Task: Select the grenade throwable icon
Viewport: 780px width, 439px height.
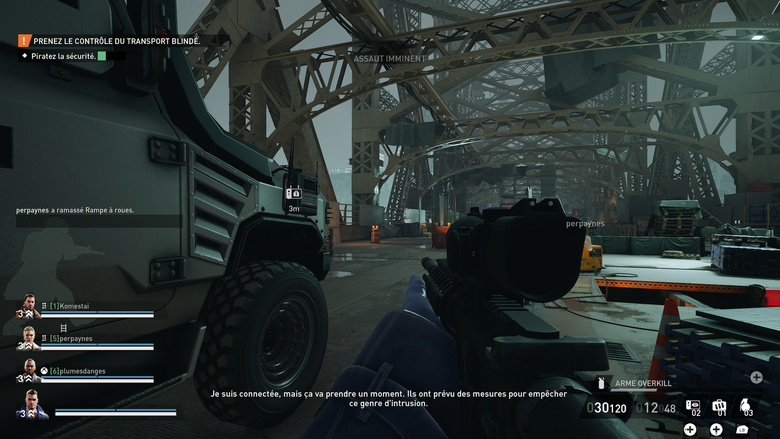Action: click(x=745, y=406)
